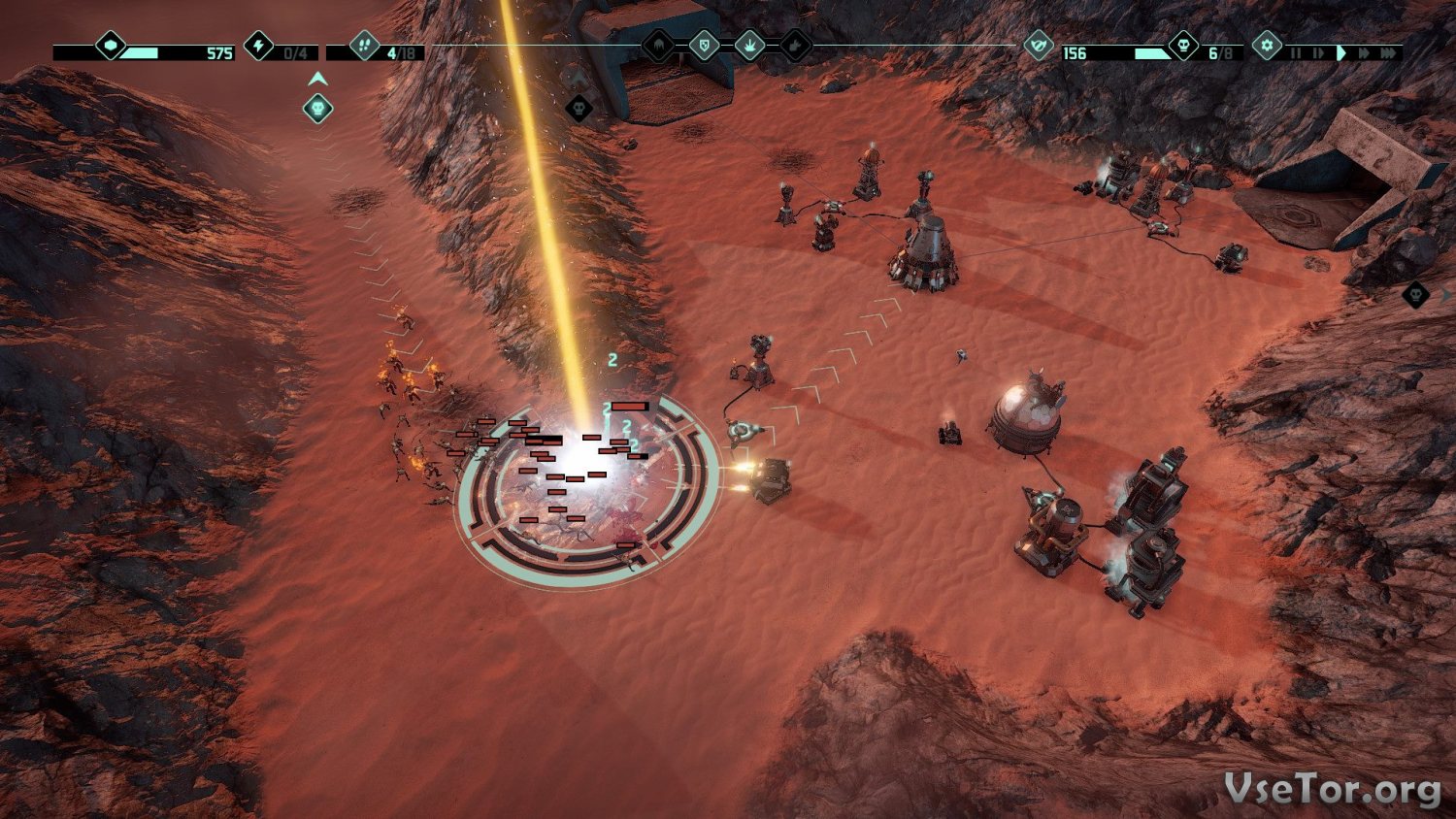Viewport: 1456px width, 819px height.
Task: Set game to slow-step speed
Action: coord(1317,52)
